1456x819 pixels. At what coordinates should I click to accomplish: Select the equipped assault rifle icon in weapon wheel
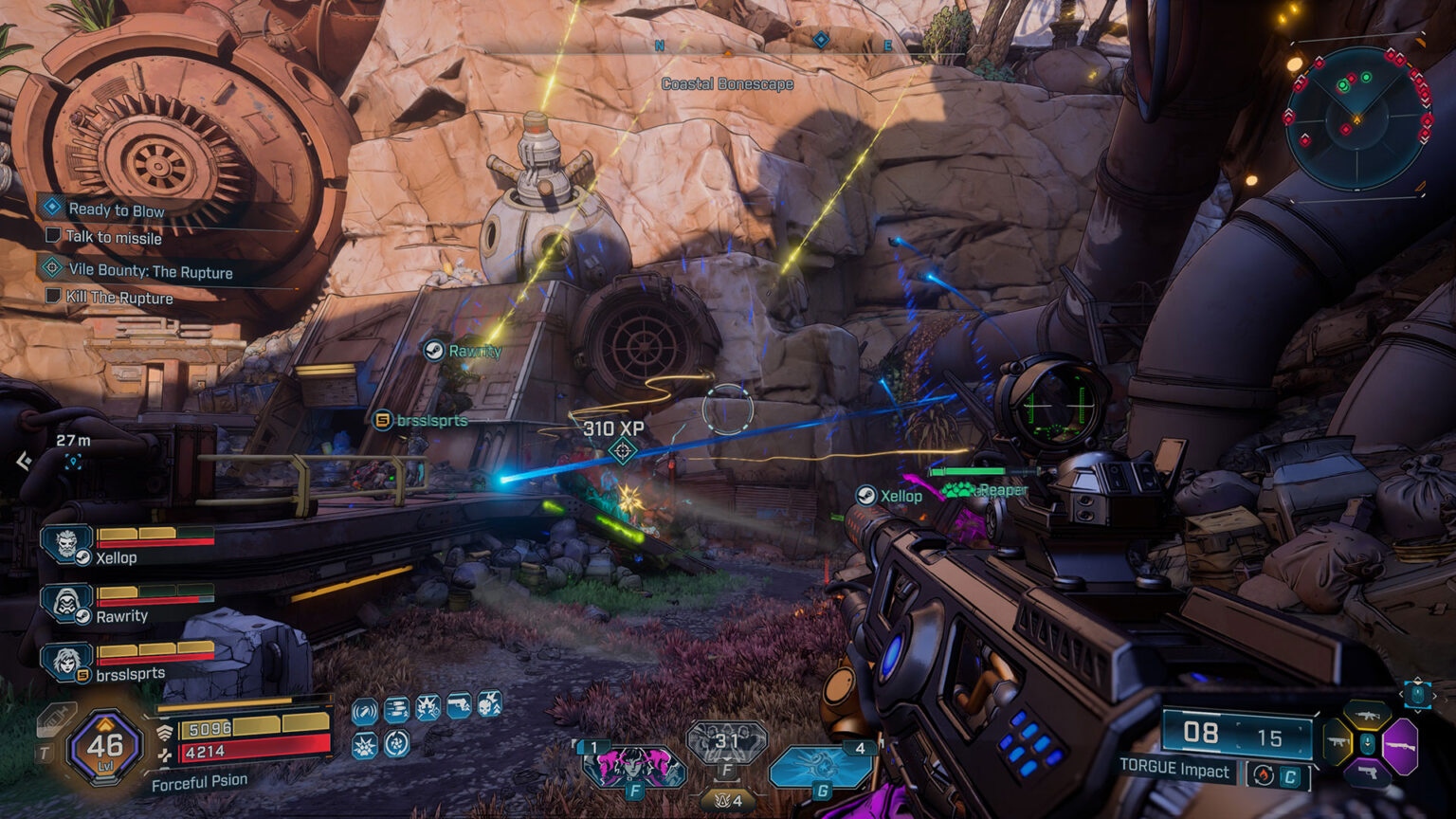click(x=1367, y=714)
